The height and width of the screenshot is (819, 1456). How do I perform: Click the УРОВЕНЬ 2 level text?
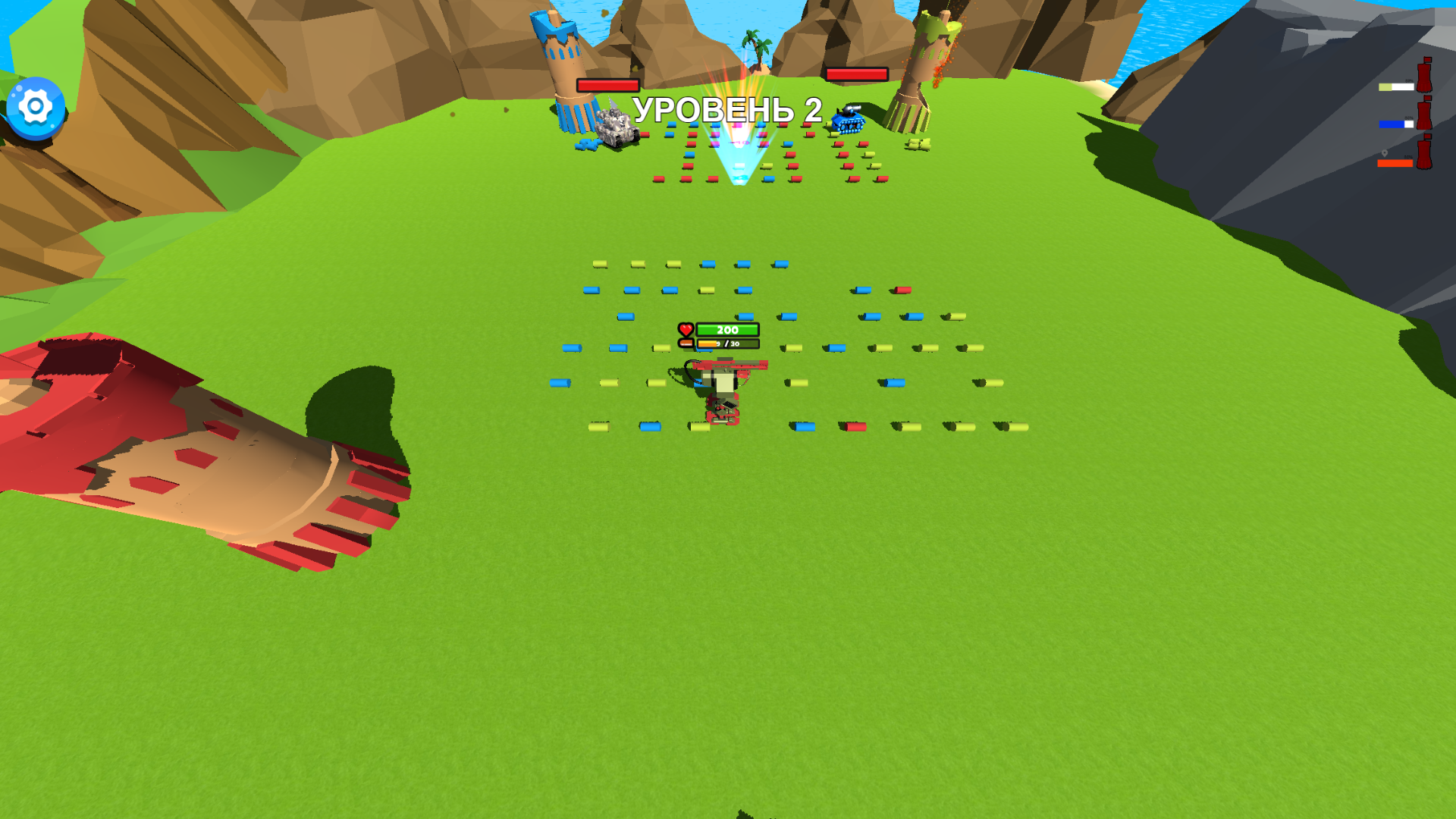tap(729, 110)
